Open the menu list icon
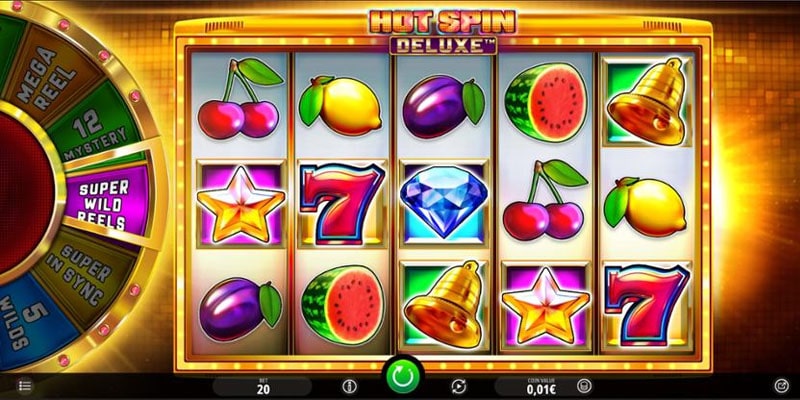This screenshot has height=400, width=800. (25, 385)
